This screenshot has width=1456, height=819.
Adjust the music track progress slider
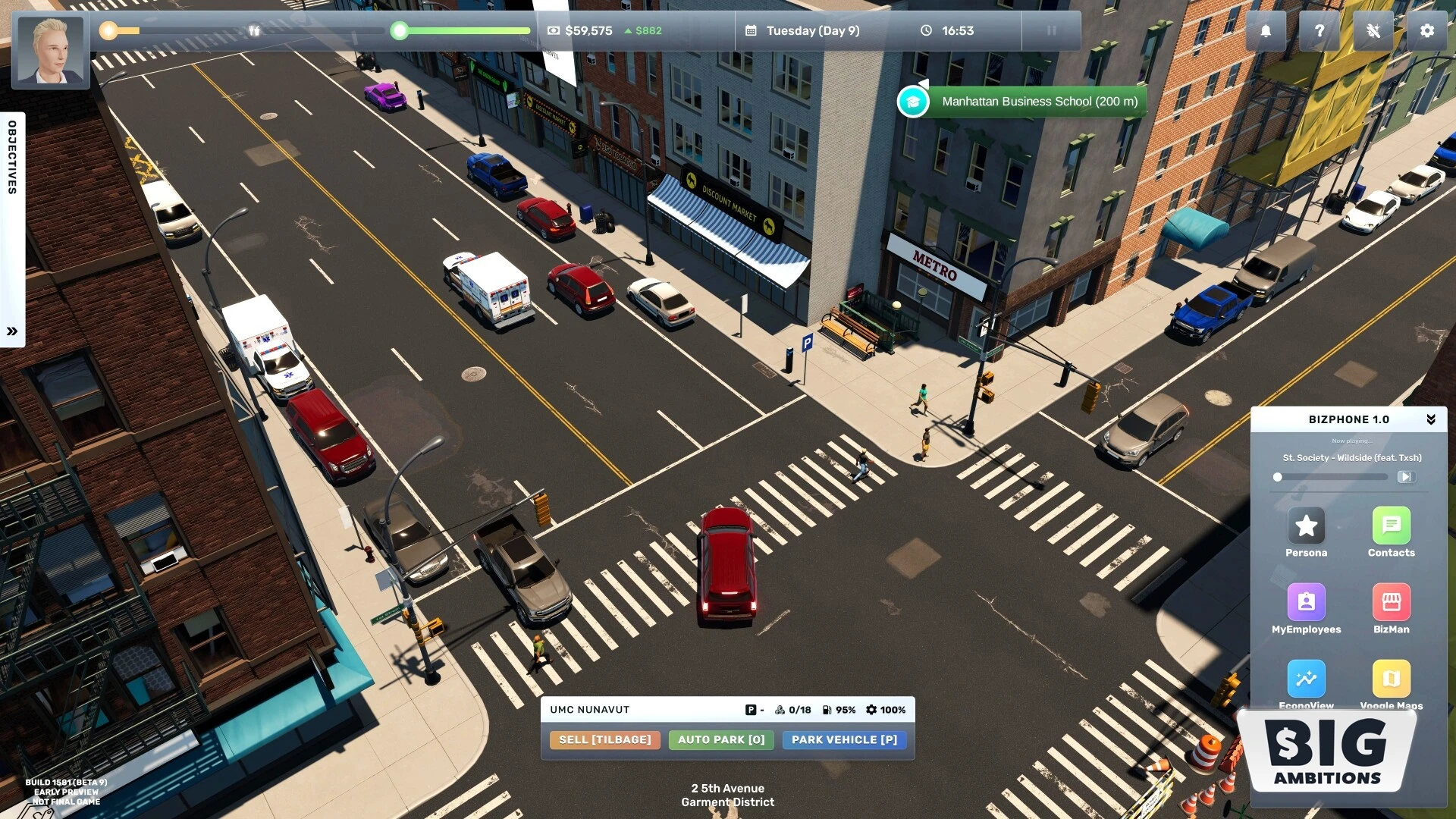(1331, 477)
